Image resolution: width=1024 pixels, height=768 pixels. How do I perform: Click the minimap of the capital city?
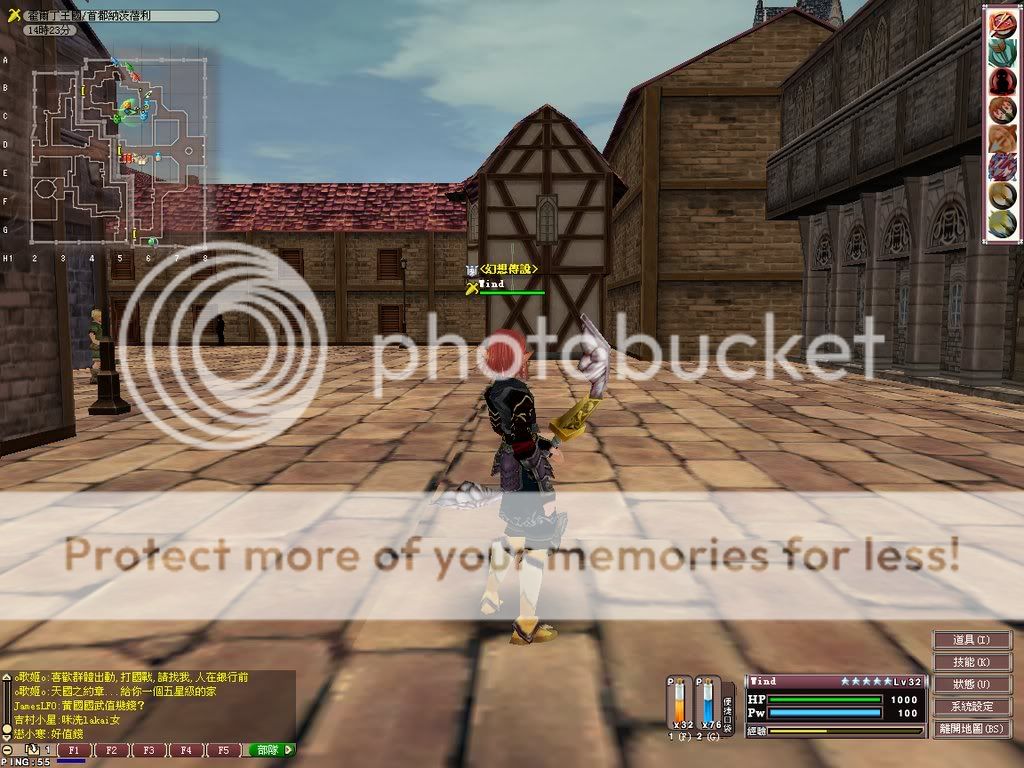120,150
